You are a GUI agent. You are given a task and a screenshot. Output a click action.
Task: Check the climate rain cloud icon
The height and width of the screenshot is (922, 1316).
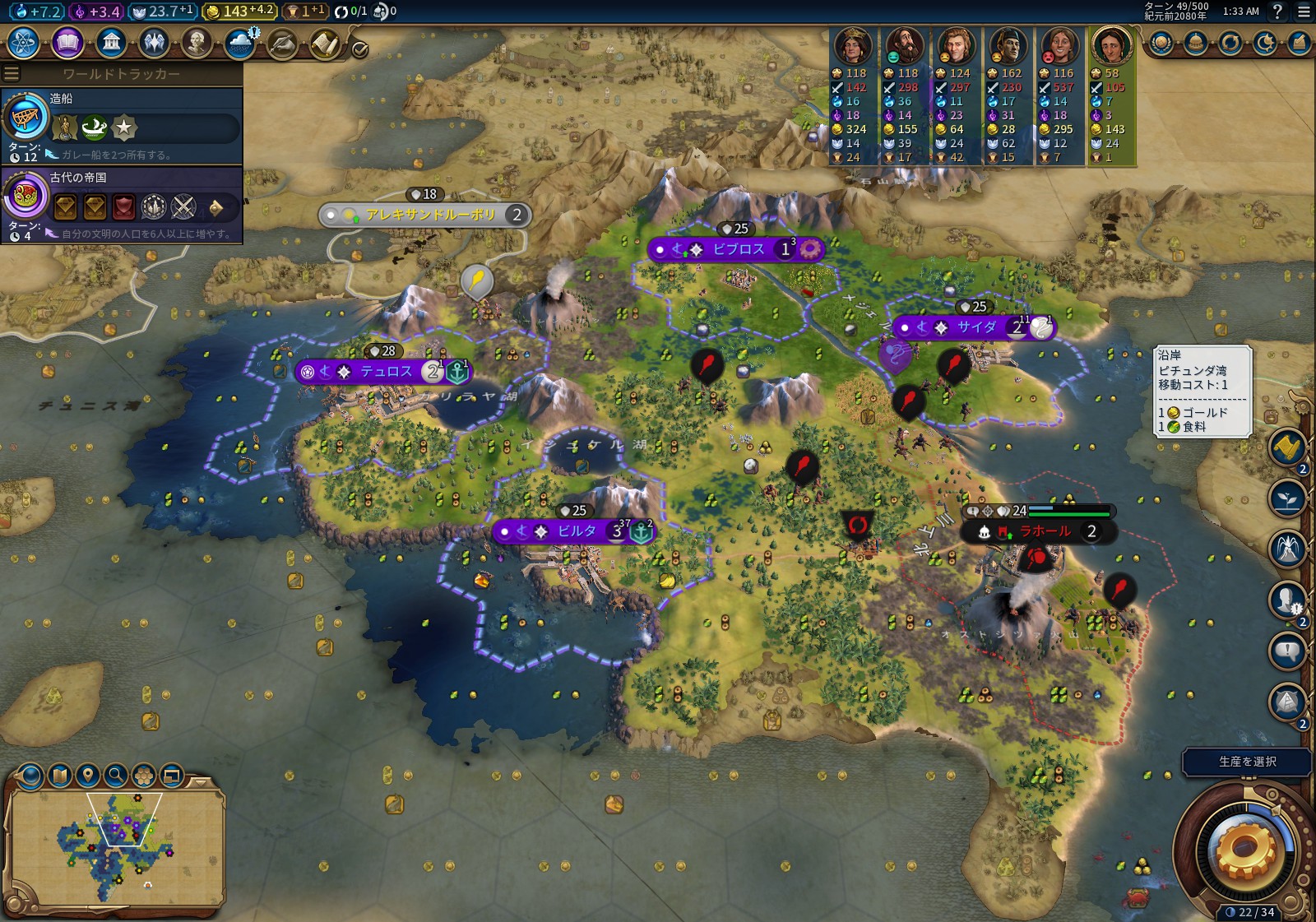coord(240,42)
